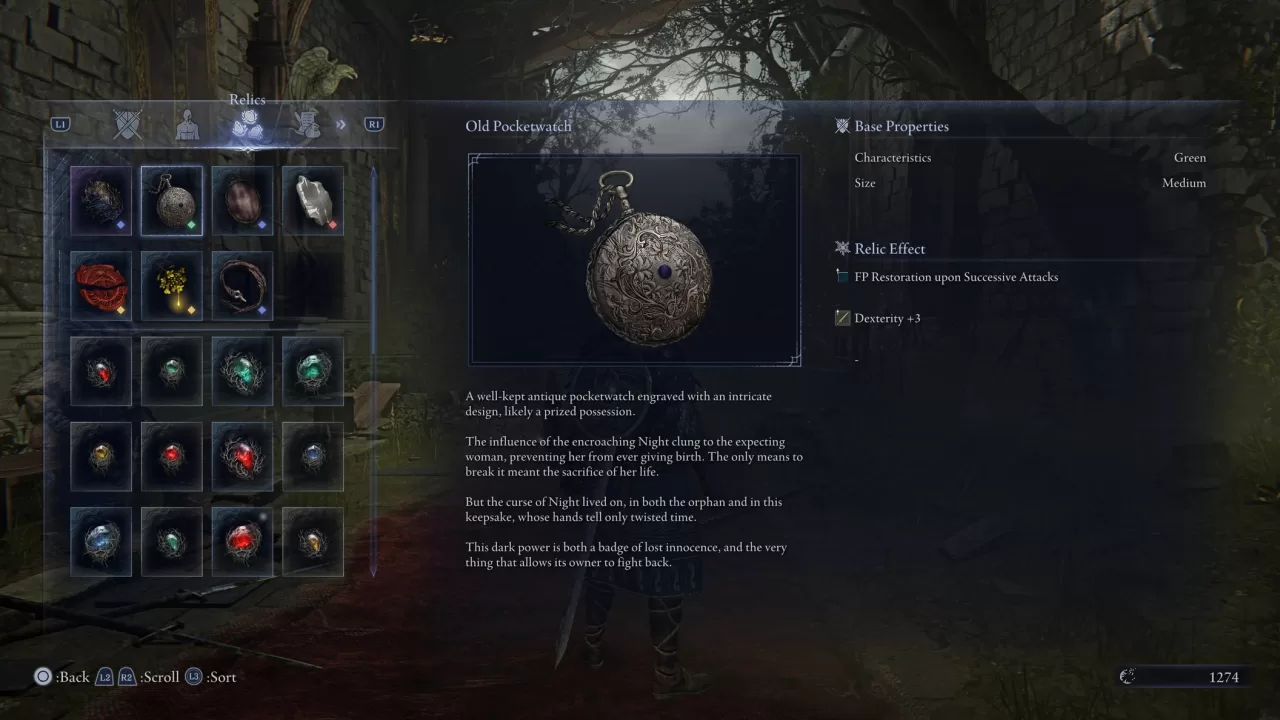Click the Relic Effect burst icon

841,248
